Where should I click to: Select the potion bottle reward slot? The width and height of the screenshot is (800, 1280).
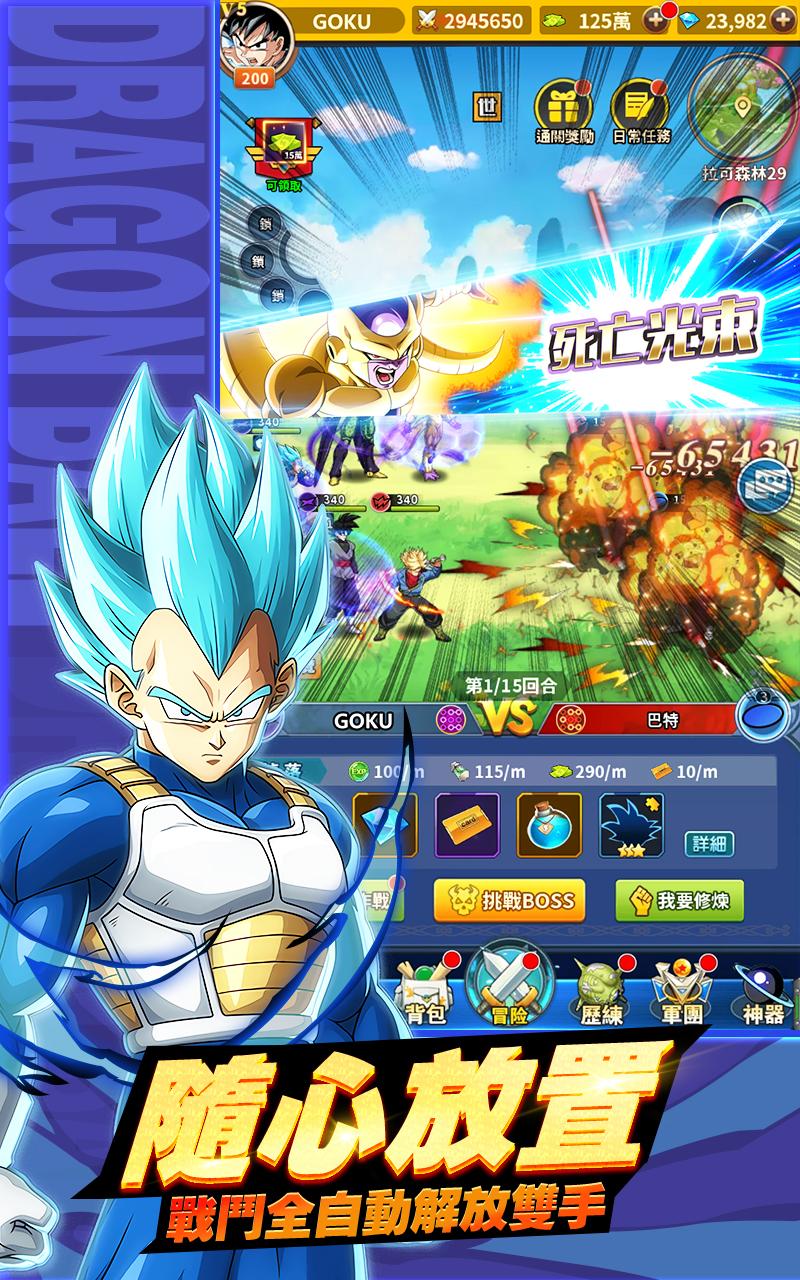coord(549,826)
